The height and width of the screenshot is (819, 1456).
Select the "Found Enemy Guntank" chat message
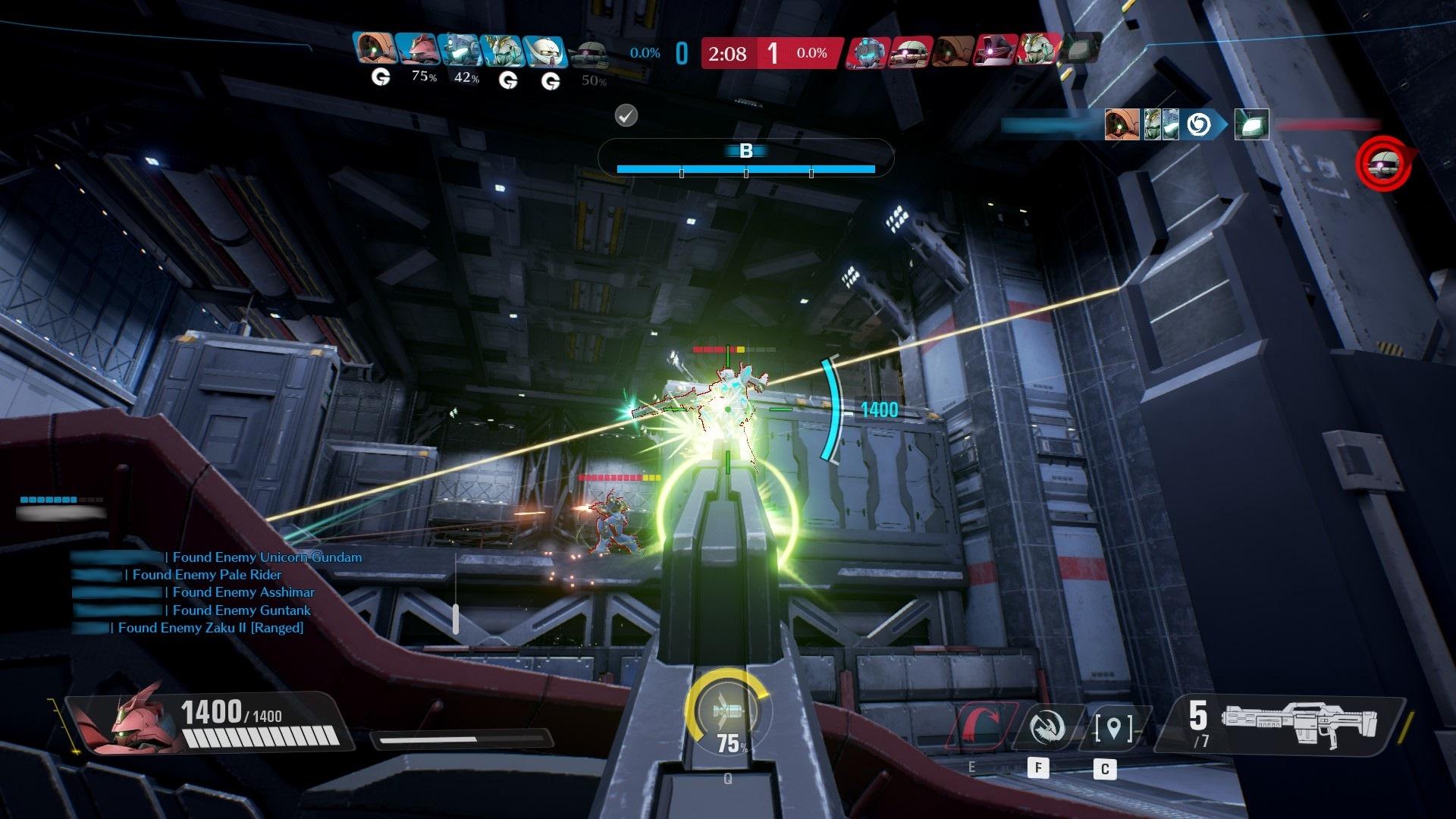coord(241,610)
